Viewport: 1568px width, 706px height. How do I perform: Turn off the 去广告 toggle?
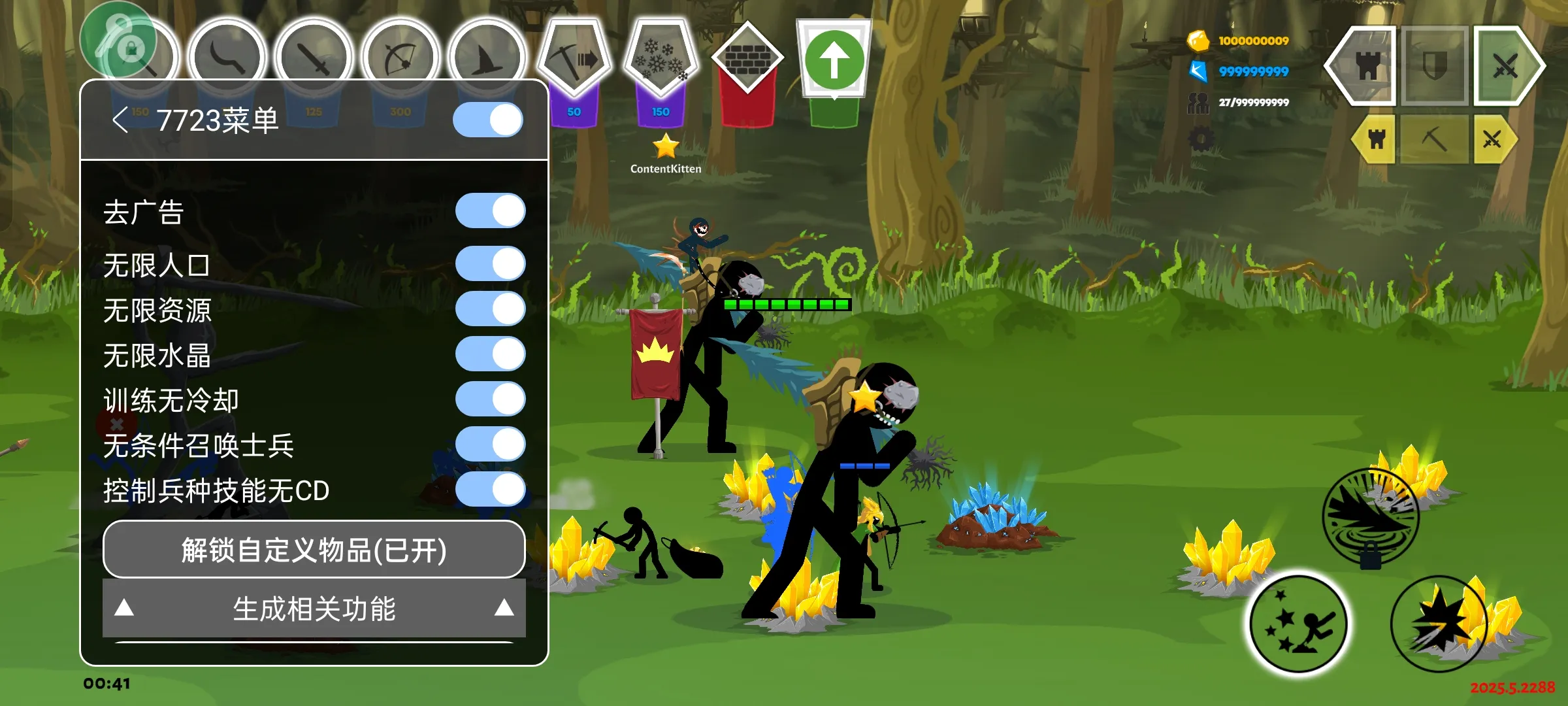coord(490,211)
